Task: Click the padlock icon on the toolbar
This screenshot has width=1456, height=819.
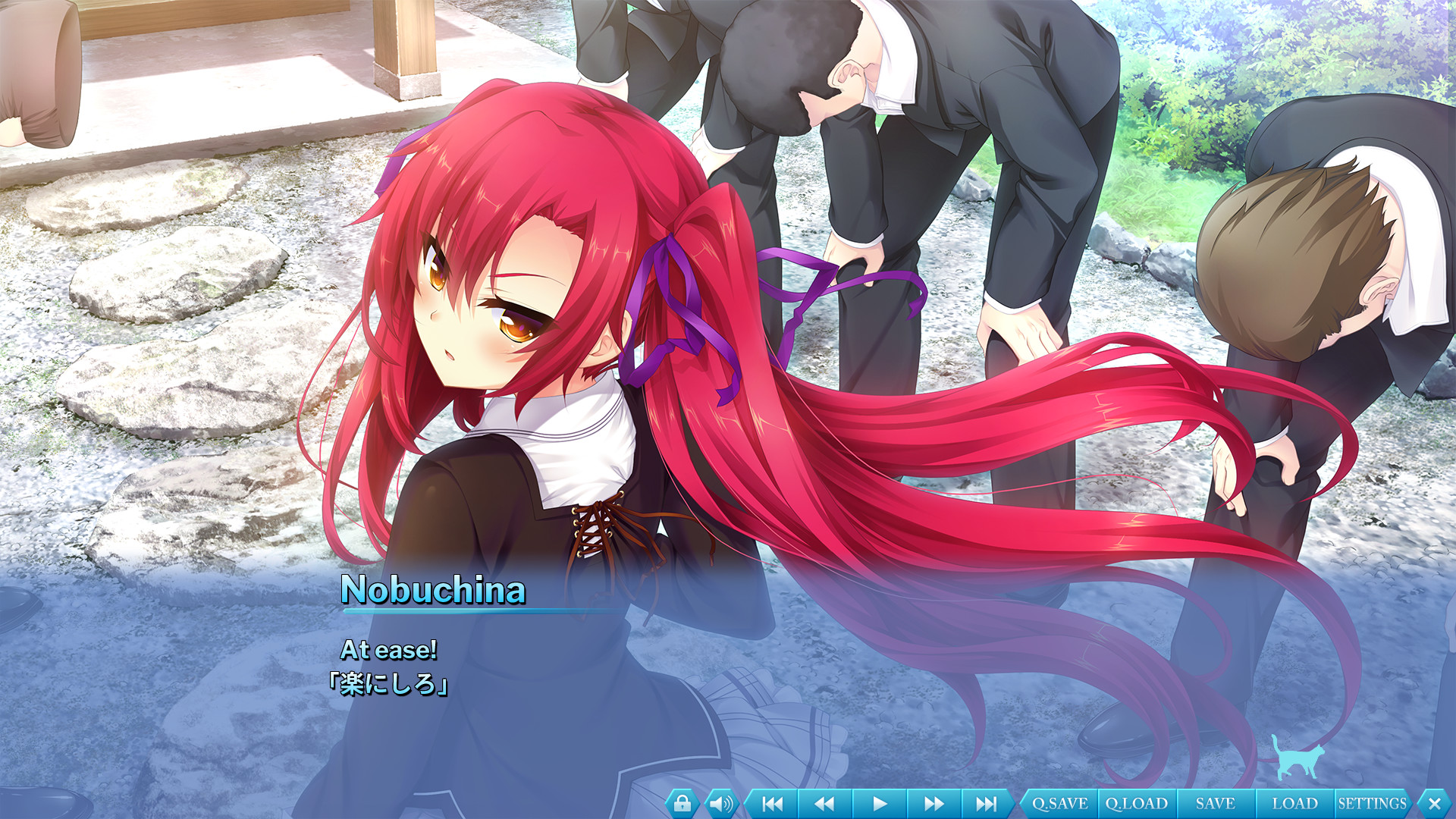Action: click(683, 802)
